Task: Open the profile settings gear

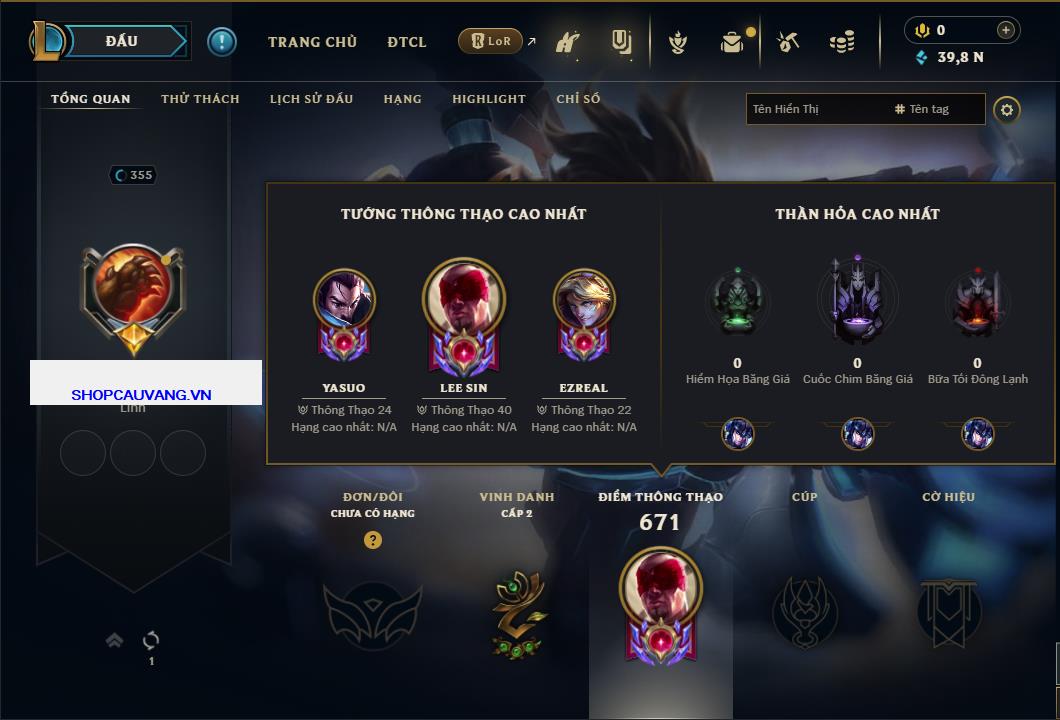Action: pos(1007,109)
